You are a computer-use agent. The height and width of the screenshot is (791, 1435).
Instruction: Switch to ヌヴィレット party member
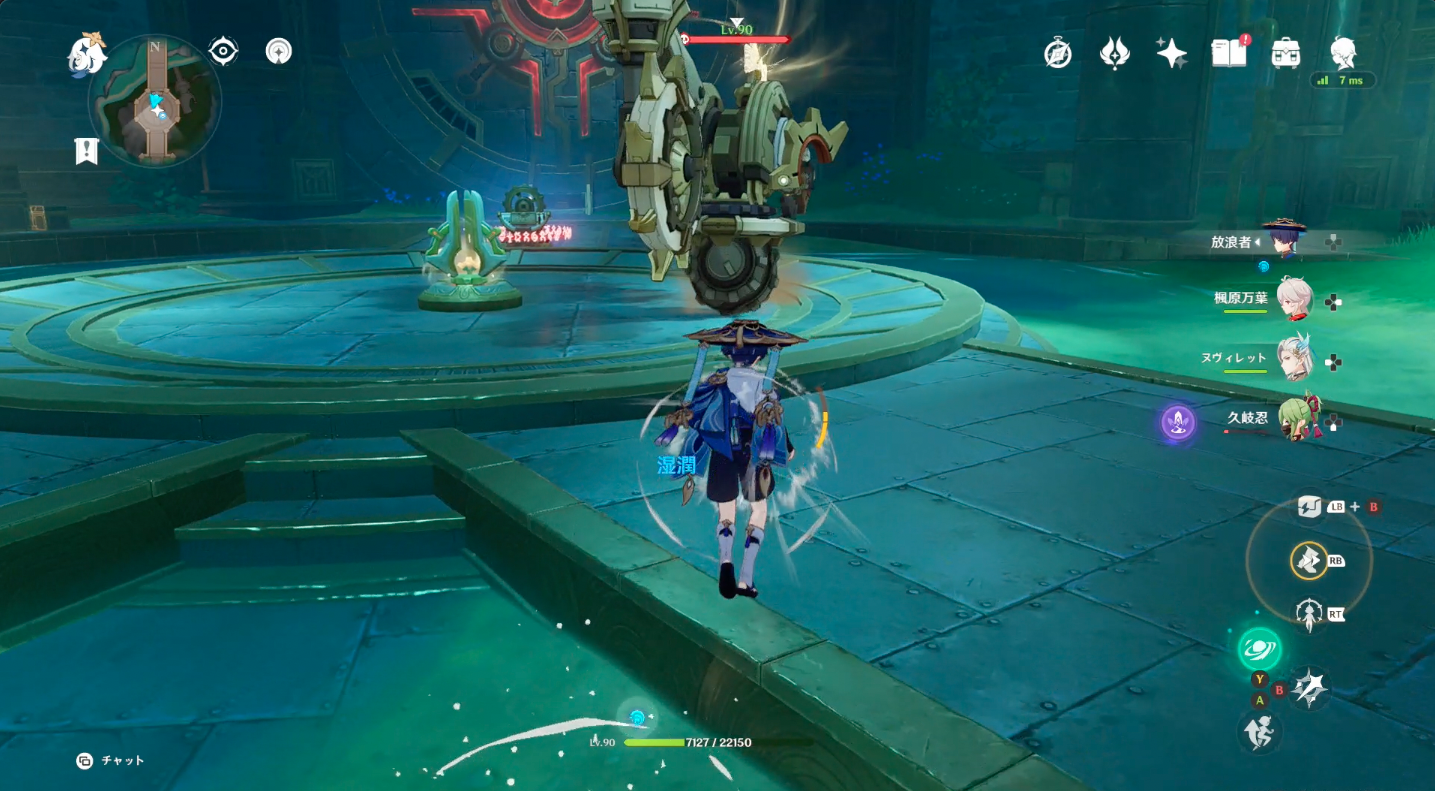1297,361
